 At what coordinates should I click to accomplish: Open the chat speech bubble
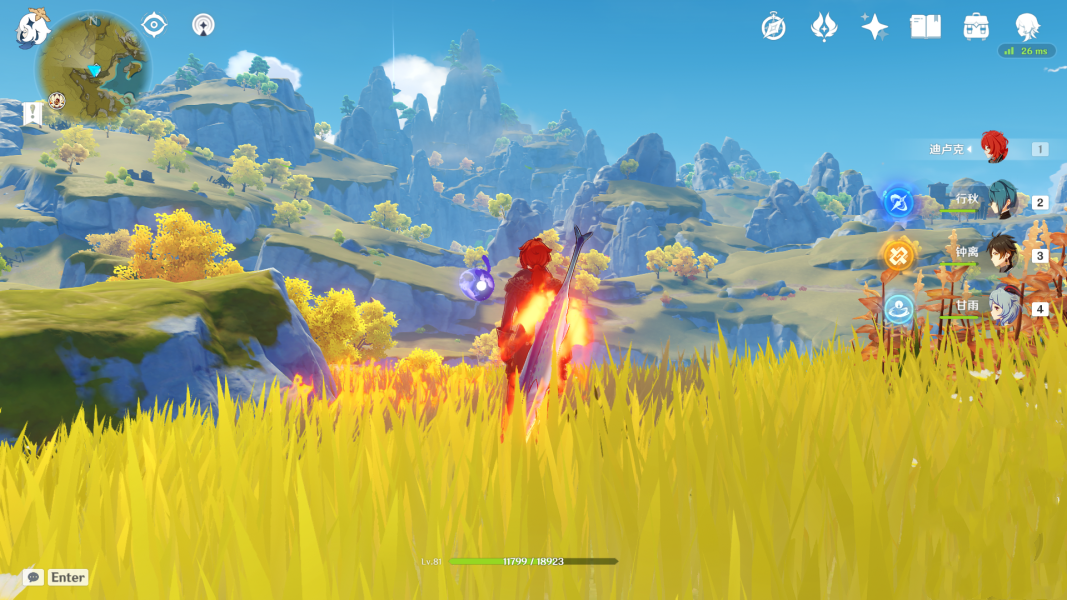(33, 577)
